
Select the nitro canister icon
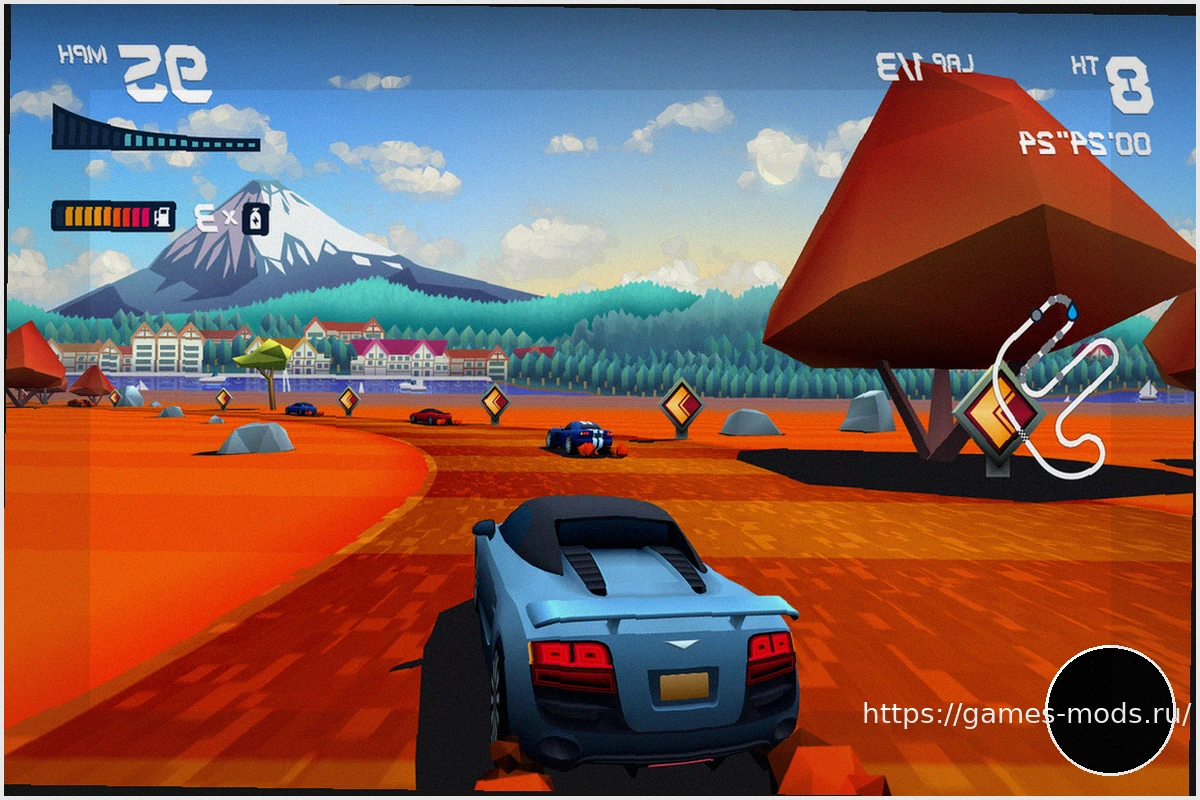click(256, 218)
